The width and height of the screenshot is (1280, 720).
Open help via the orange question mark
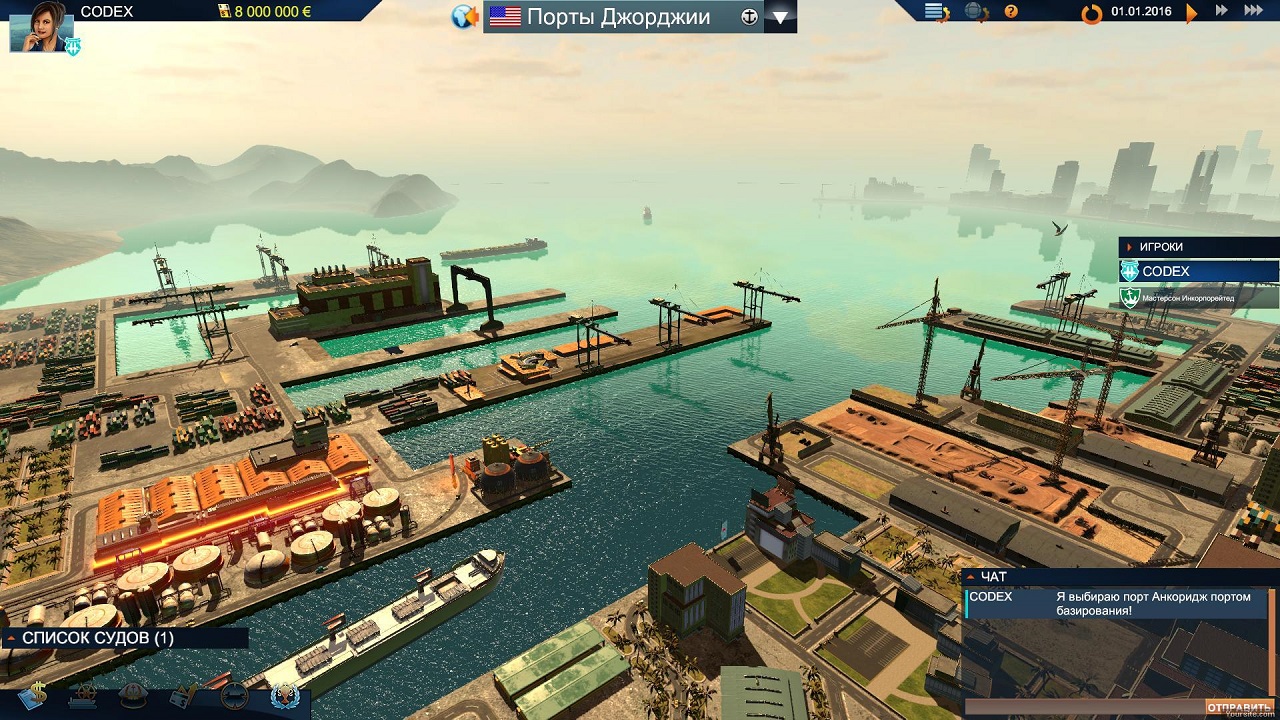click(x=1011, y=12)
